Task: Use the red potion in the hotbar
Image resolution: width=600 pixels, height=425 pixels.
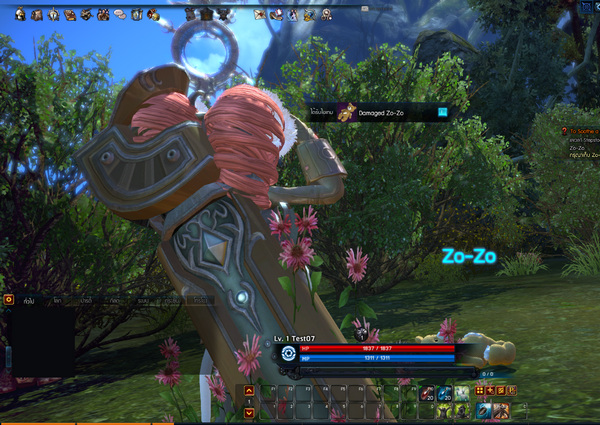Action: [426, 394]
